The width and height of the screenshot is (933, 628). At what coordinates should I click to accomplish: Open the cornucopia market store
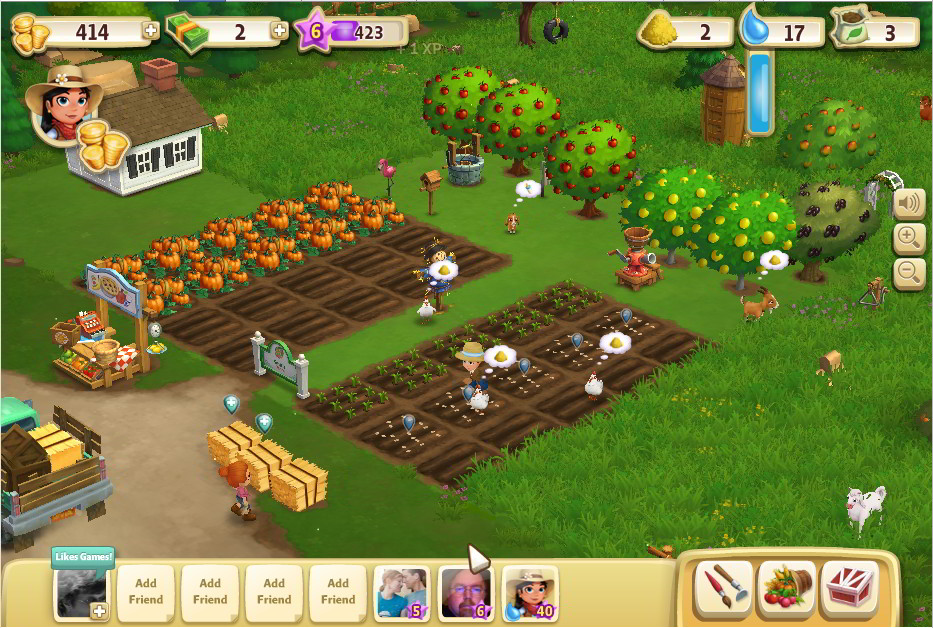[x=787, y=588]
